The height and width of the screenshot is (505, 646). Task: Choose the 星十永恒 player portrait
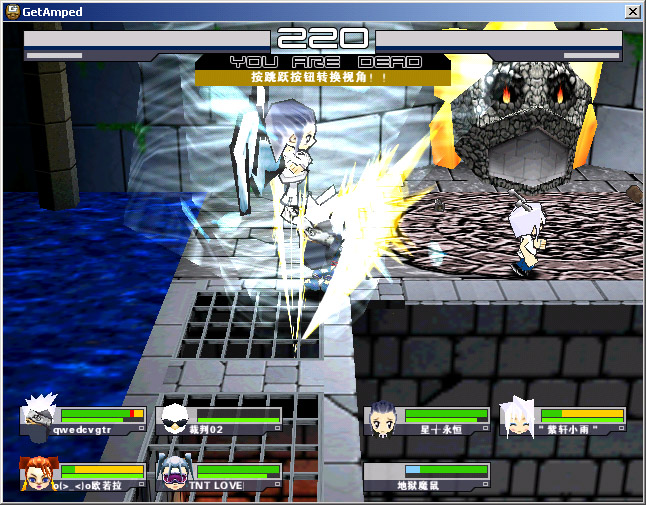click(x=383, y=418)
